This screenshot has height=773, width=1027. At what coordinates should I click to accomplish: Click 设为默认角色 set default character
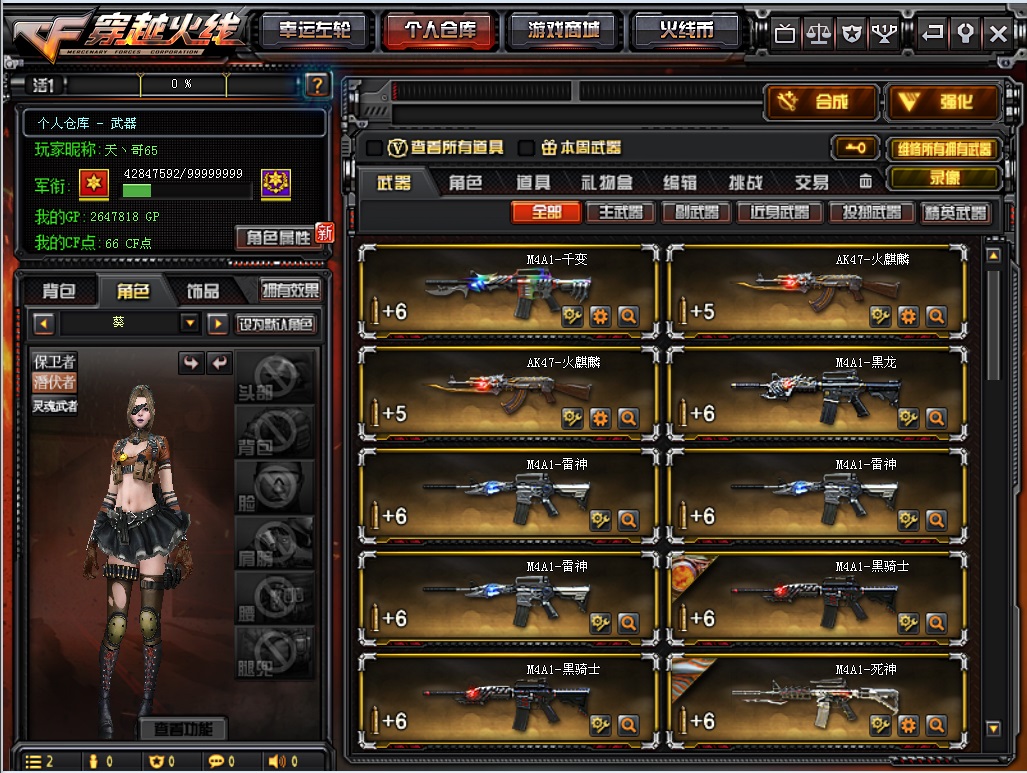click(276, 324)
